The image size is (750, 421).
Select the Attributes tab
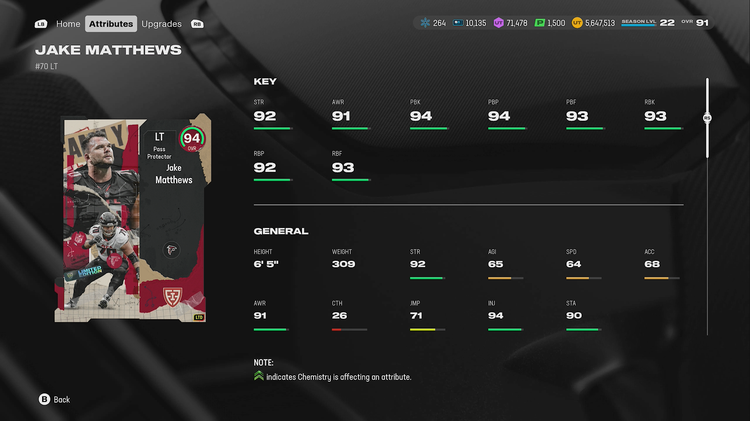click(110, 23)
